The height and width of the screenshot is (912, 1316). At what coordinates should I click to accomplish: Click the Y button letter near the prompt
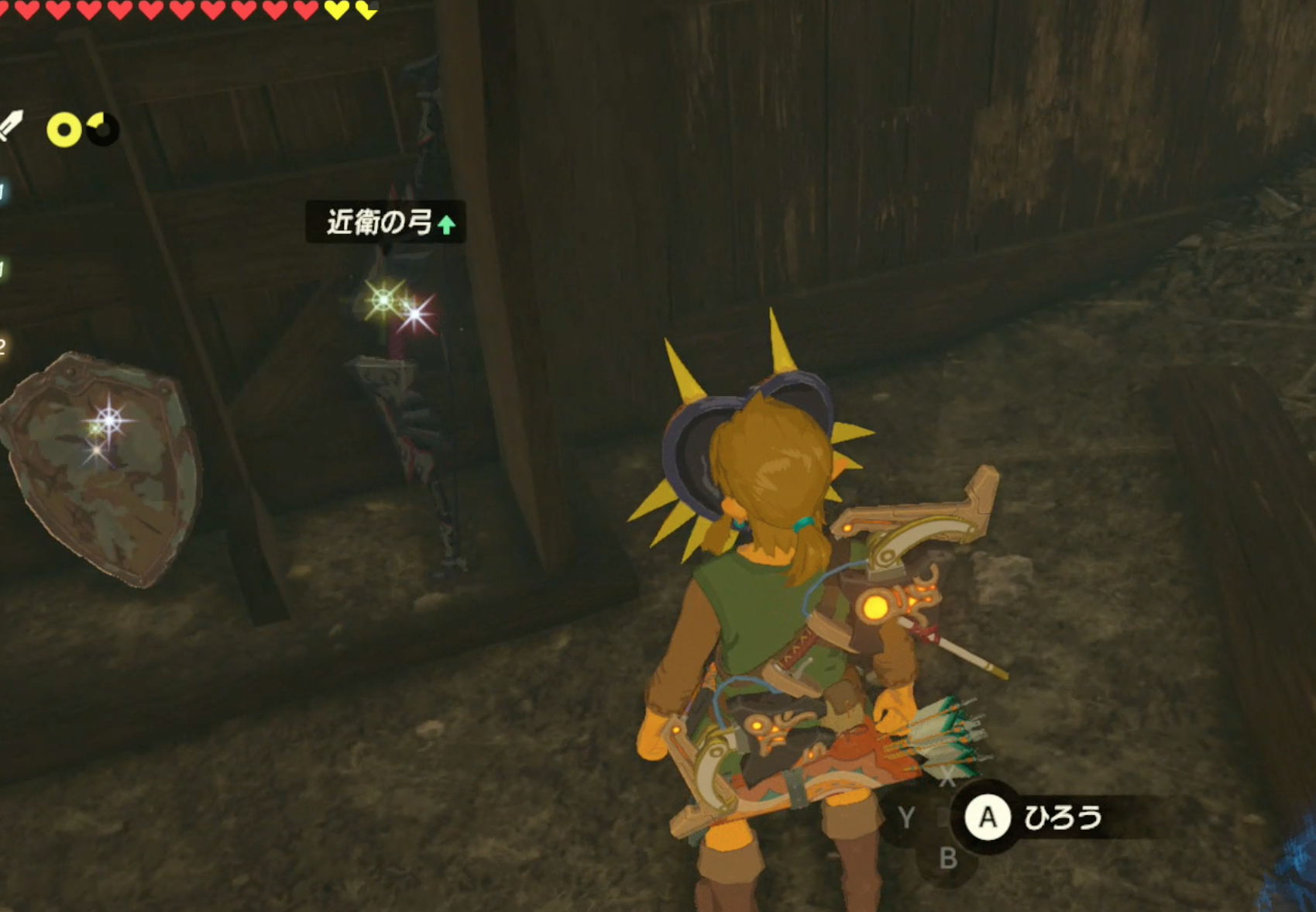click(x=907, y=815)
